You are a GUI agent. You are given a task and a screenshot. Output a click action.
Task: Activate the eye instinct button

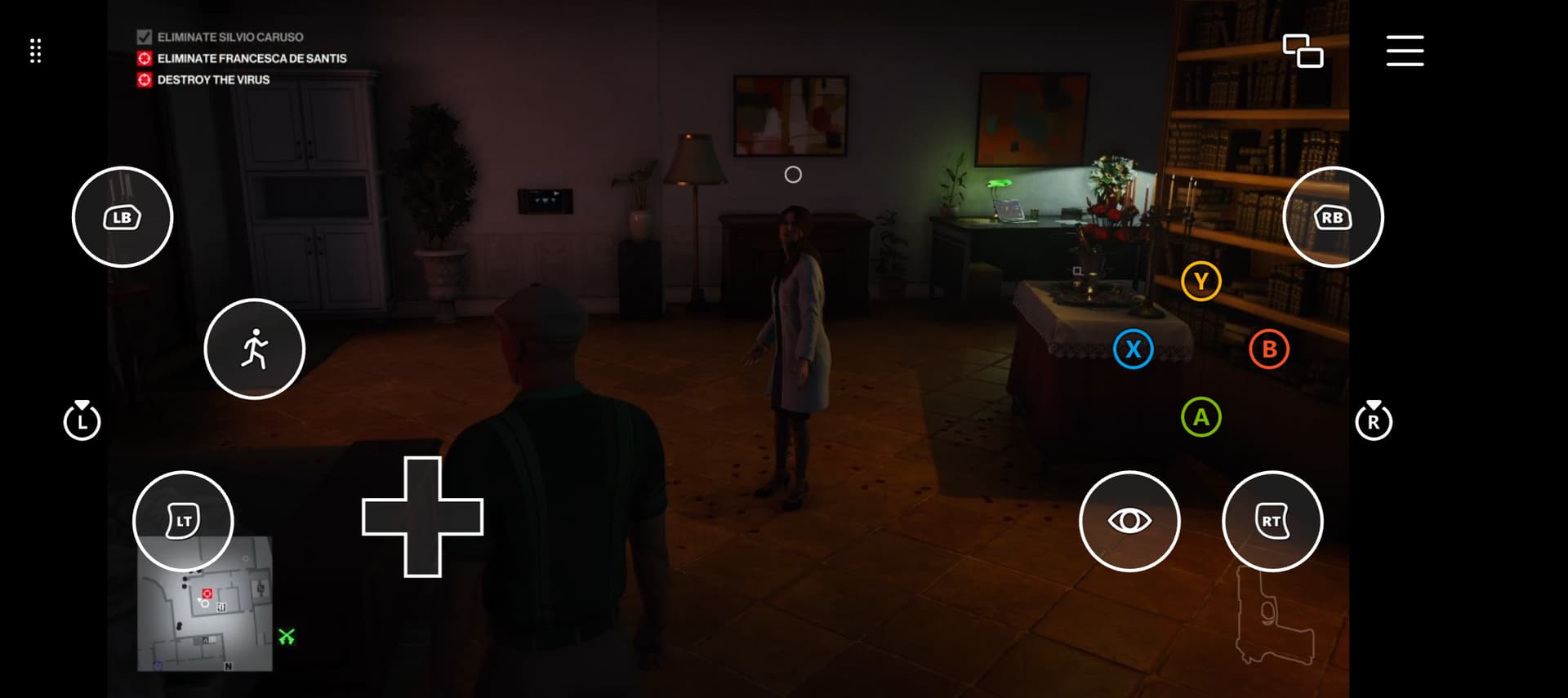pos(1129,521)
